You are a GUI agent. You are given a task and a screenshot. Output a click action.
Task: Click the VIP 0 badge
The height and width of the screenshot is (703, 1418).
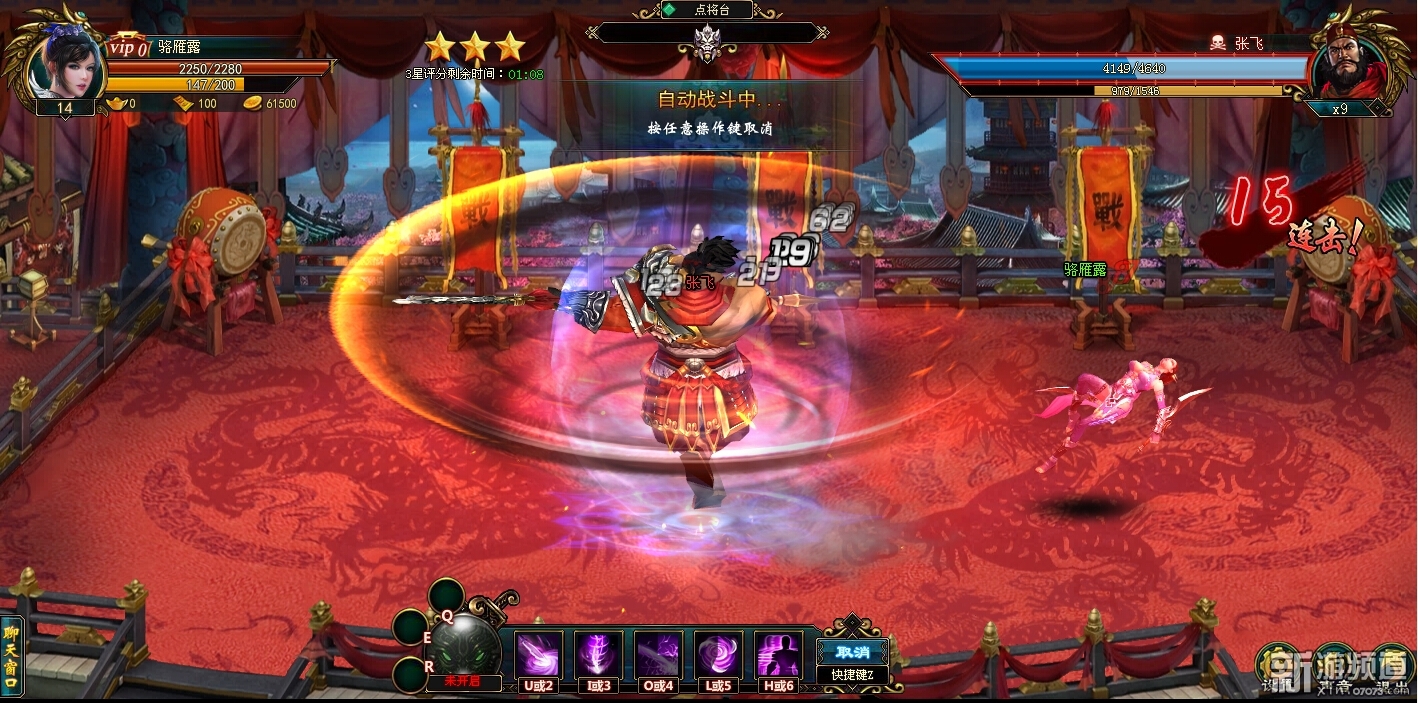[x=127, y=47]
